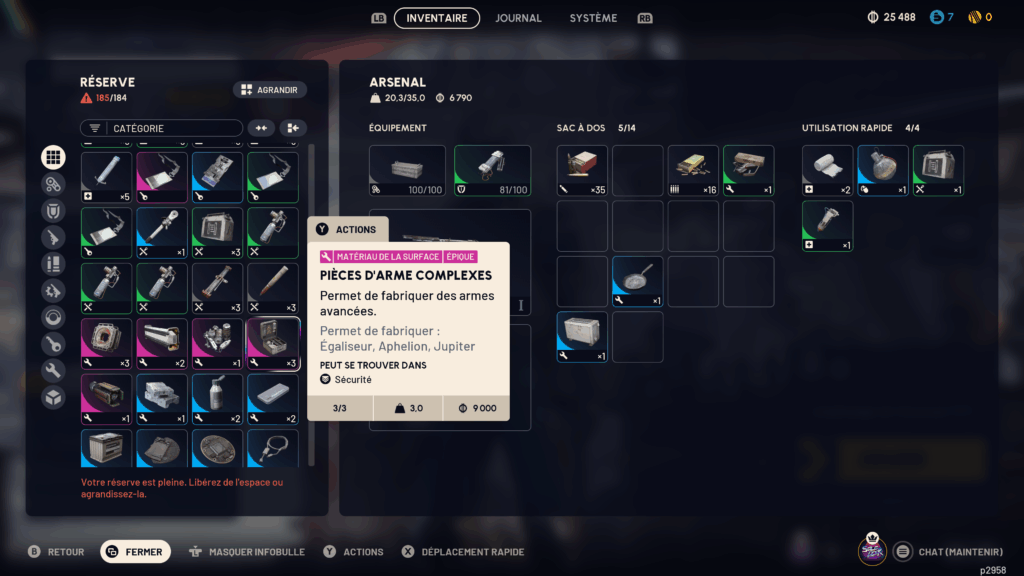This screenshot has height=576, width=1024.
Task: Click the Fermer button
Action: pyautogui.click(x=136, y=552)
